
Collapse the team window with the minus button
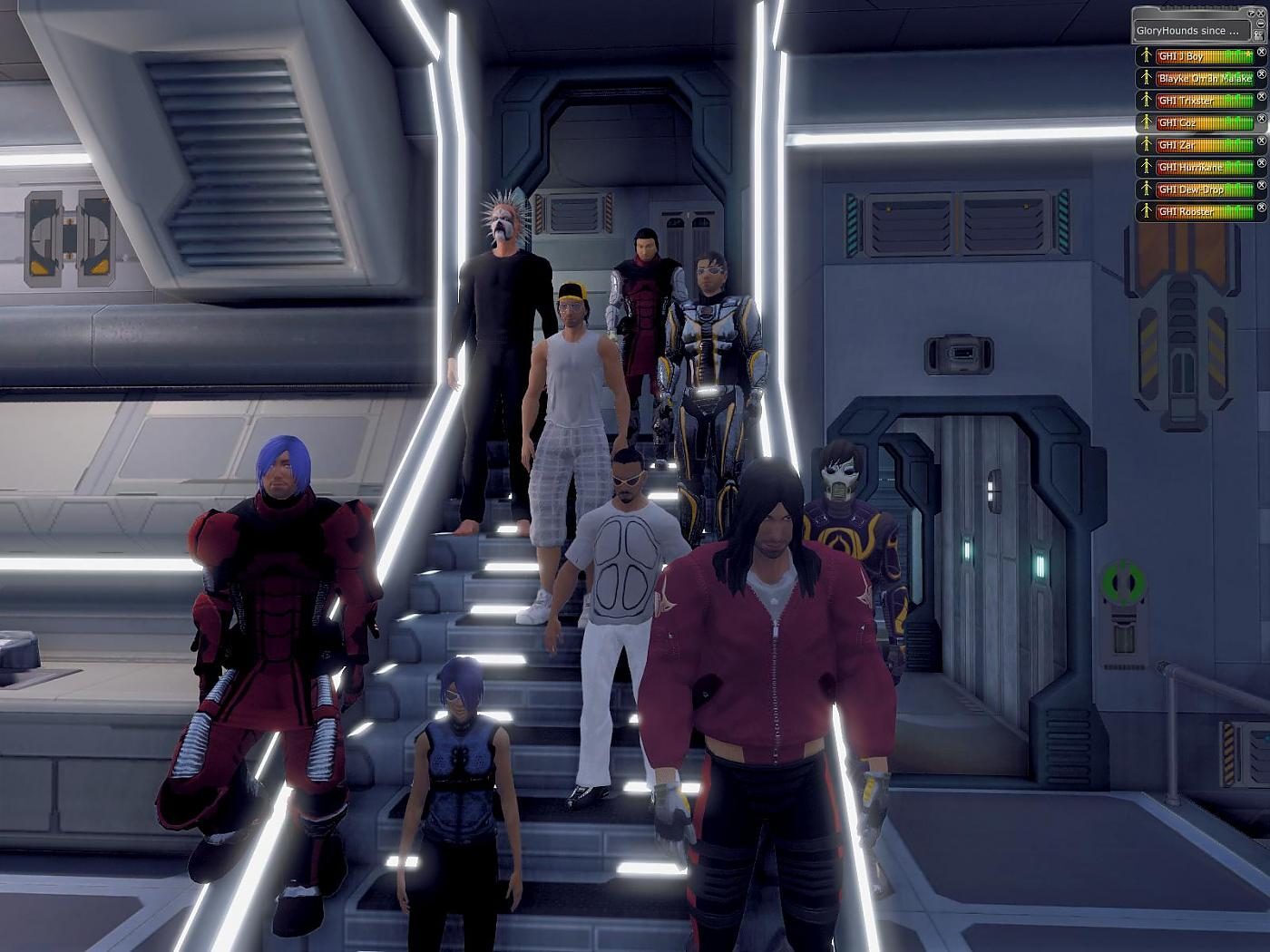point(1261,24)
